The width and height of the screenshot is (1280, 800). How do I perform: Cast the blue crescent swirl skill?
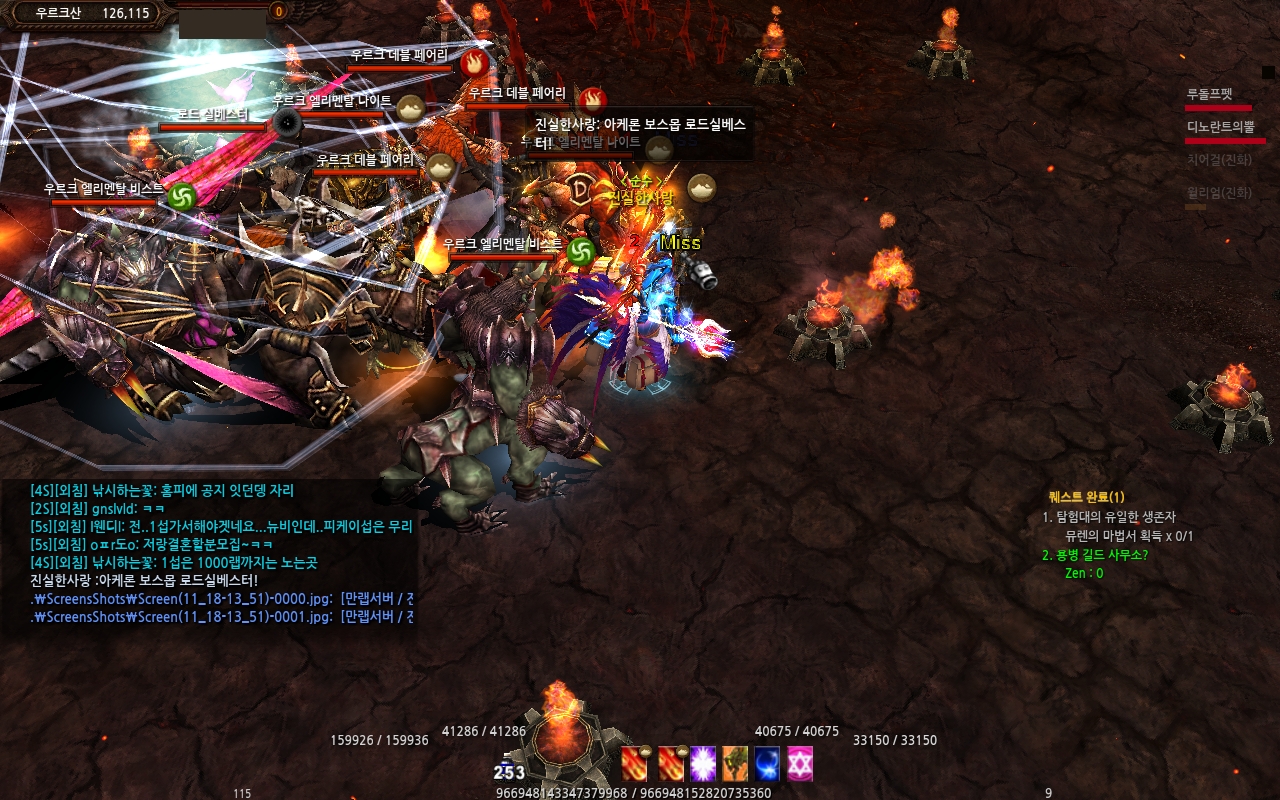(x=767, y=764)
